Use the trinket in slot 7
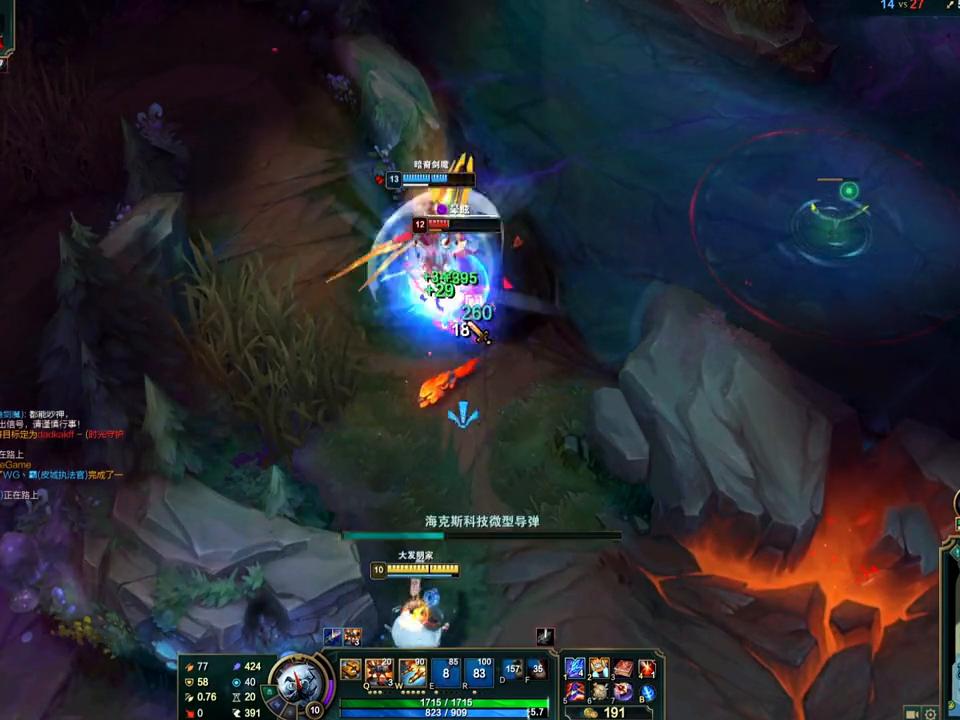Viewport: 960px width, 720px height. click(x=623, y=691)
